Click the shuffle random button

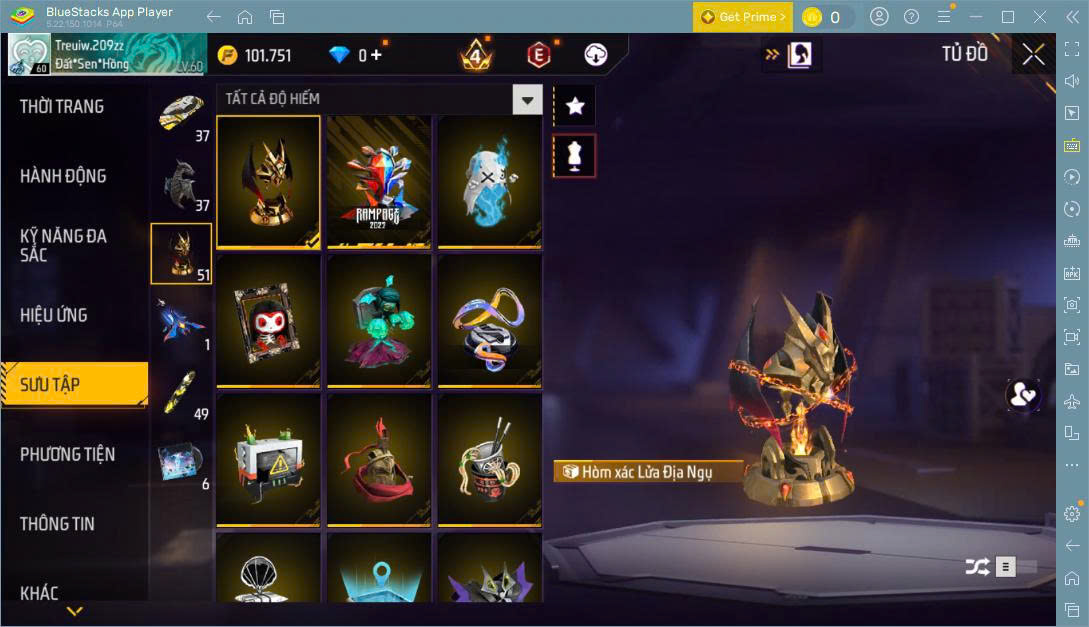click(977, 567)
